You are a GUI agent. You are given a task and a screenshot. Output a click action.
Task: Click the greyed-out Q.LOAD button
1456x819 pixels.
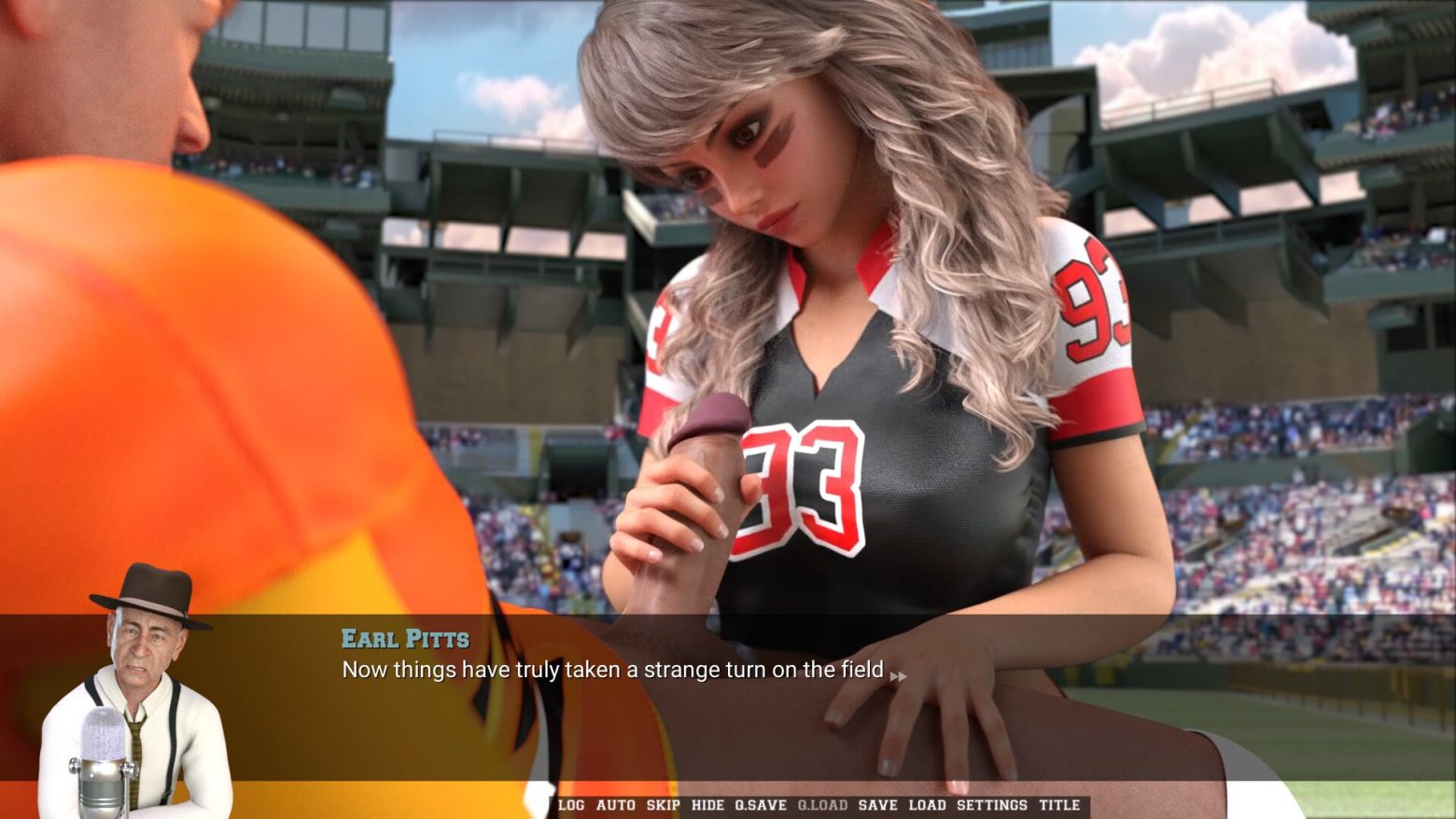click(x=822, y=805)
